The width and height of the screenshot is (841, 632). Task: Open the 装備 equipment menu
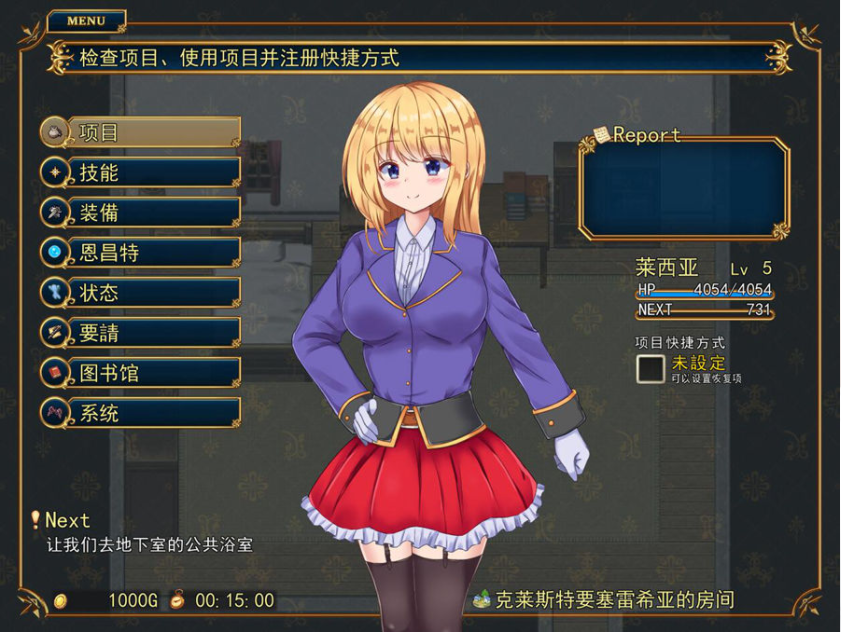[x=140, y=212]
